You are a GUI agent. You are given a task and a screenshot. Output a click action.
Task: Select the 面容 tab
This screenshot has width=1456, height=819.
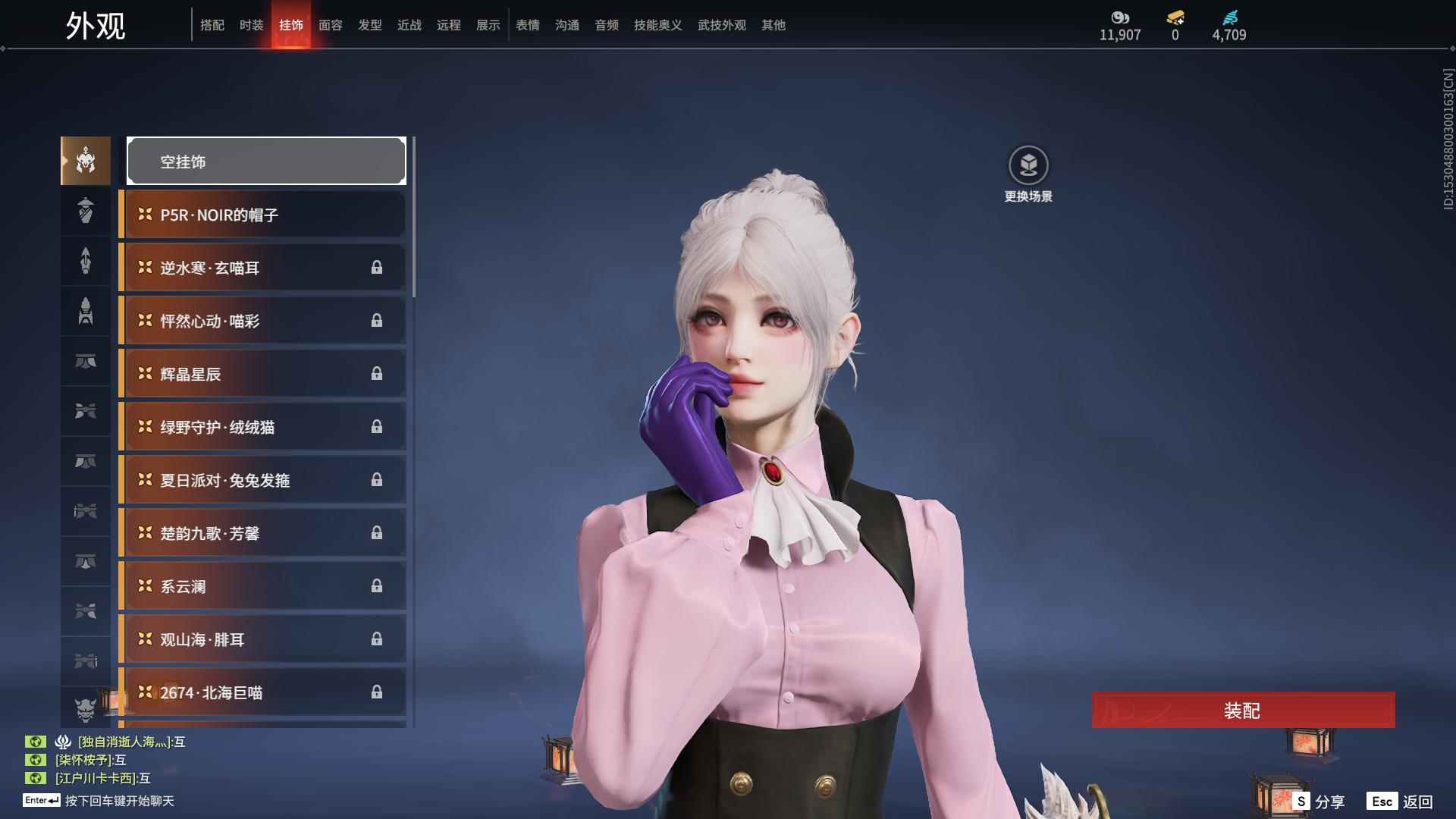[x=330, y=25]
